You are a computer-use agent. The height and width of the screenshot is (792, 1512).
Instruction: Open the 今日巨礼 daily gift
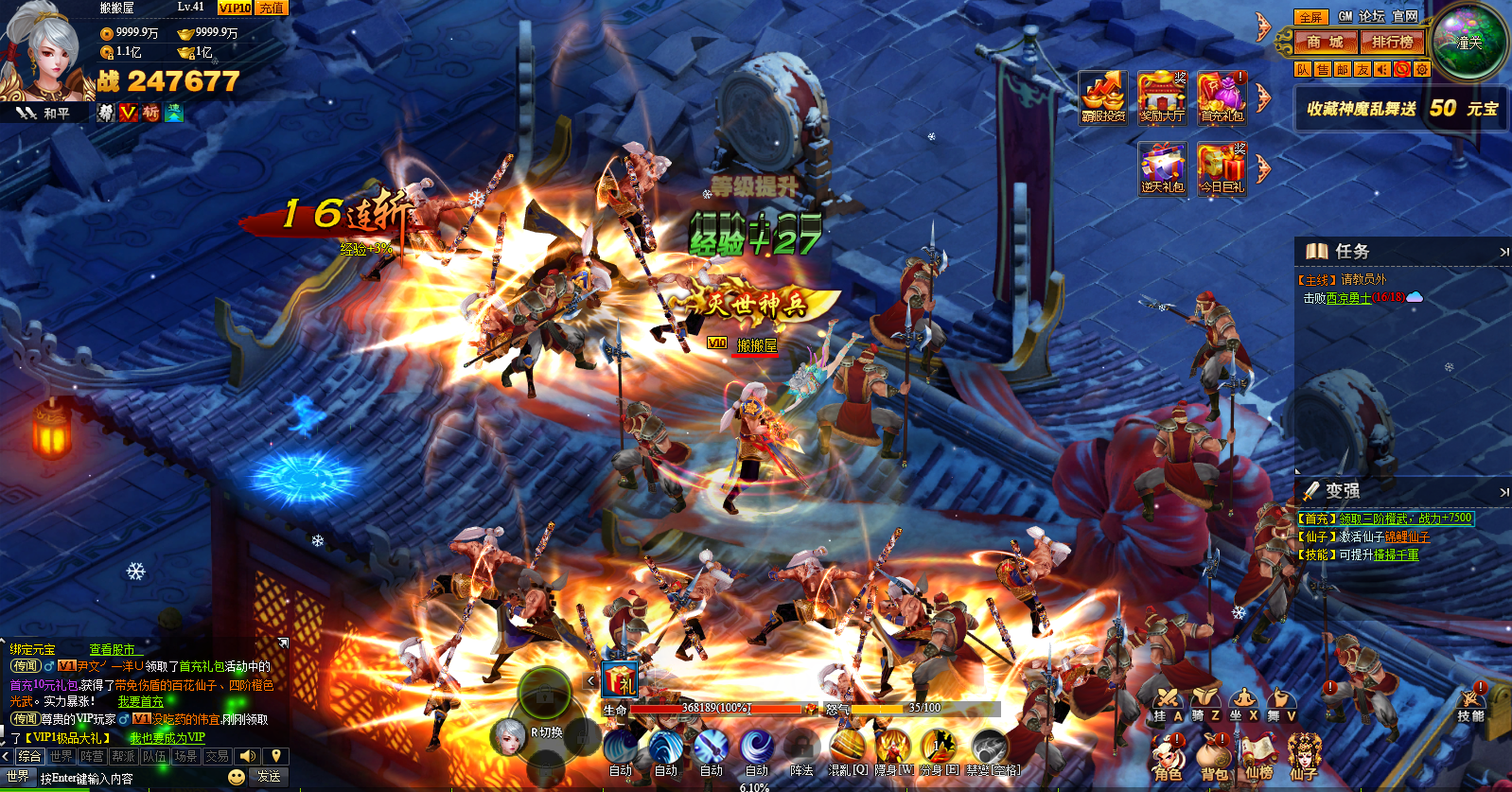[x=1222, y=168]
